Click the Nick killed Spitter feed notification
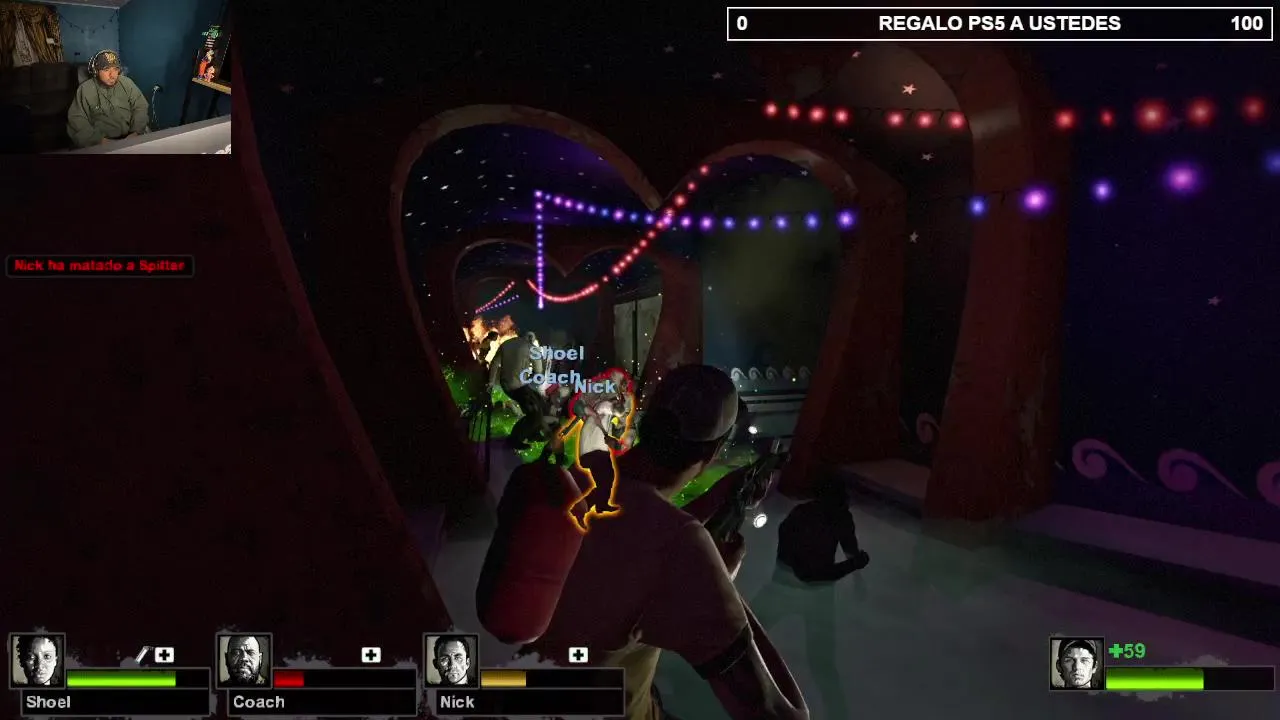This screenshot has width=1280, height=720. [99, 266]
